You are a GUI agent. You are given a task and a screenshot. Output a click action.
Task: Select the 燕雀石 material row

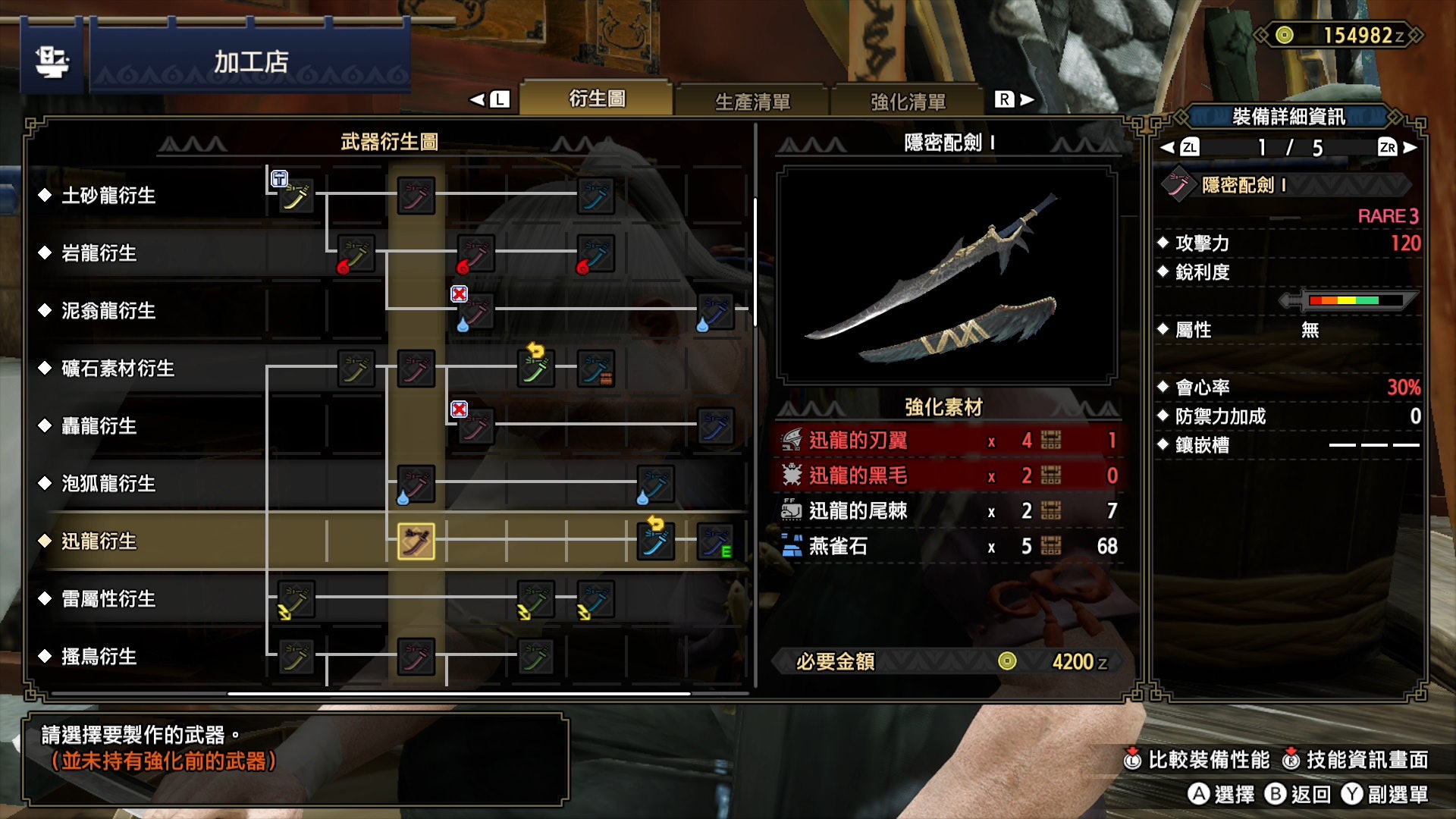[x=948, y=546]
